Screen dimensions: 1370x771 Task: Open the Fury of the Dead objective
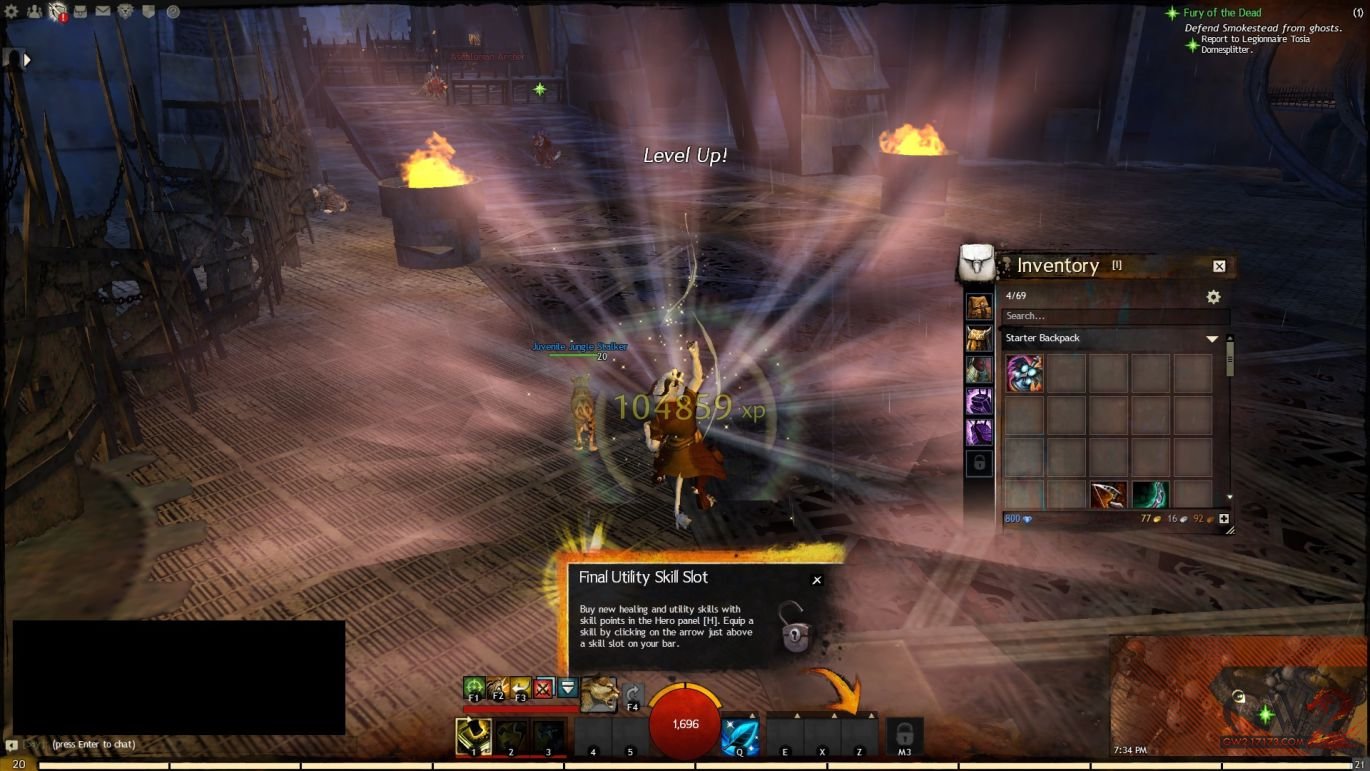[1222, 13]
